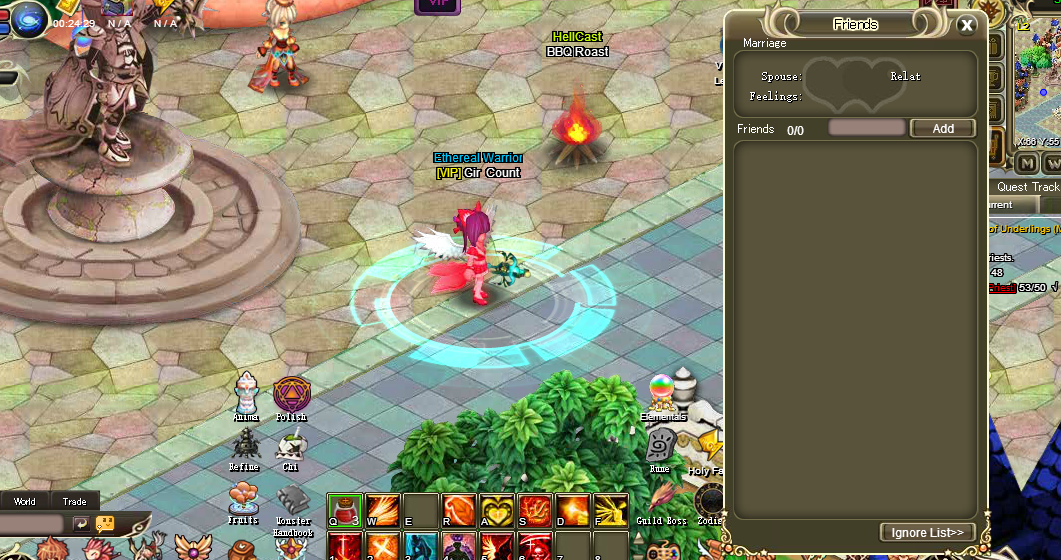Viewport: 1061px width, 560px height.
Task: Open the Fruits menu icon
Action: coord(242,497)
